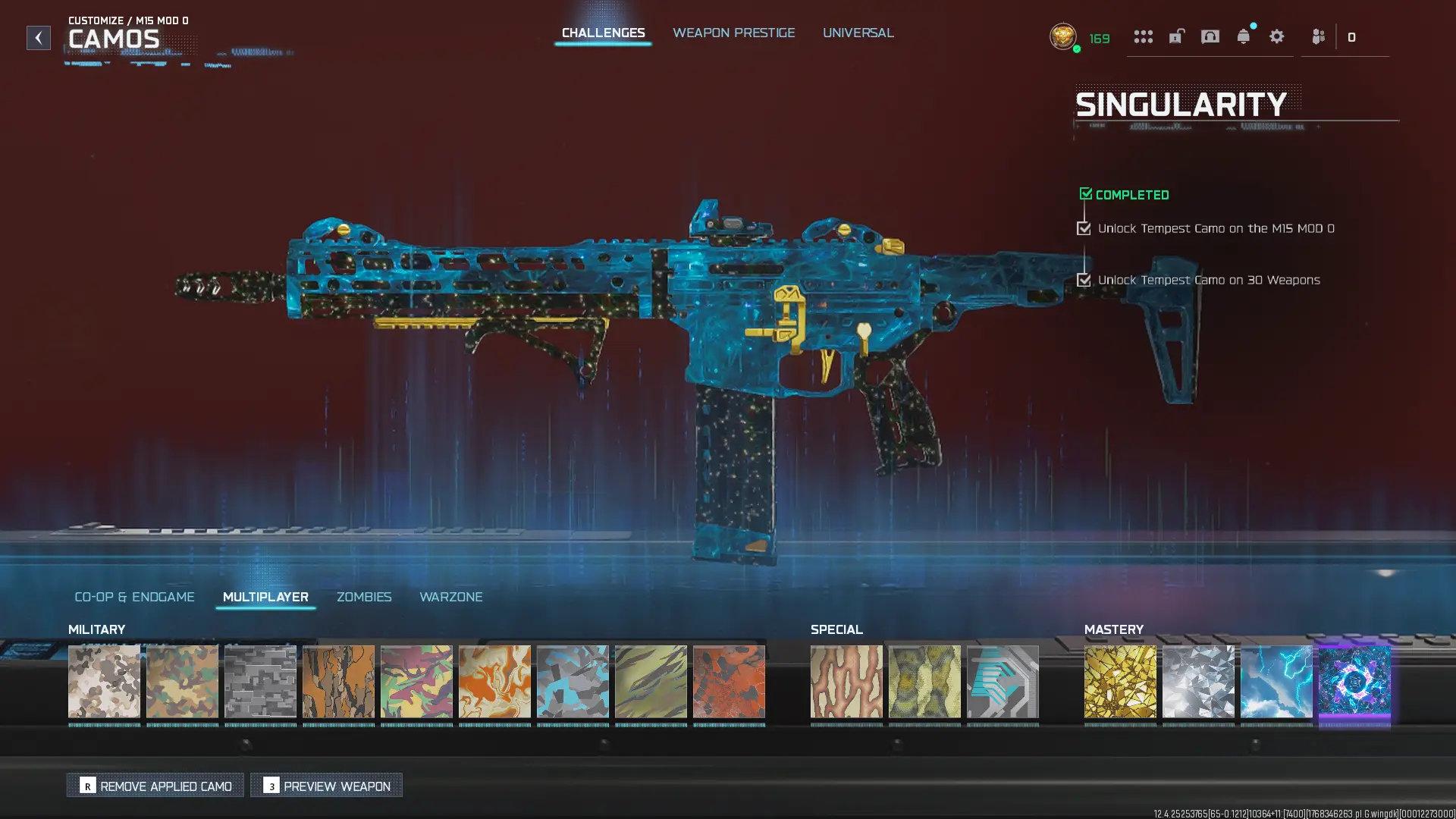Open the settings gear menu

coord(1277,36)
